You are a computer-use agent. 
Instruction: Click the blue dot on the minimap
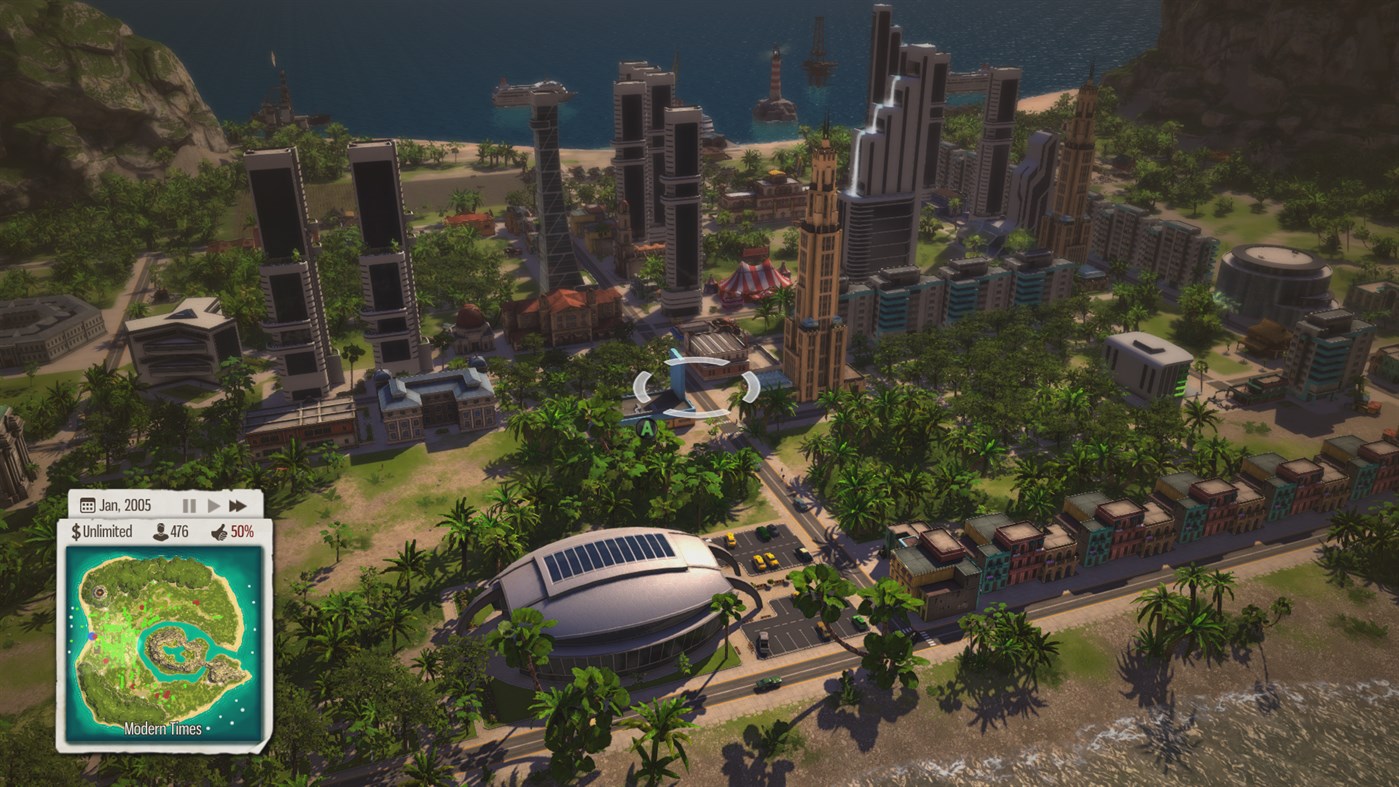point(91,636)
